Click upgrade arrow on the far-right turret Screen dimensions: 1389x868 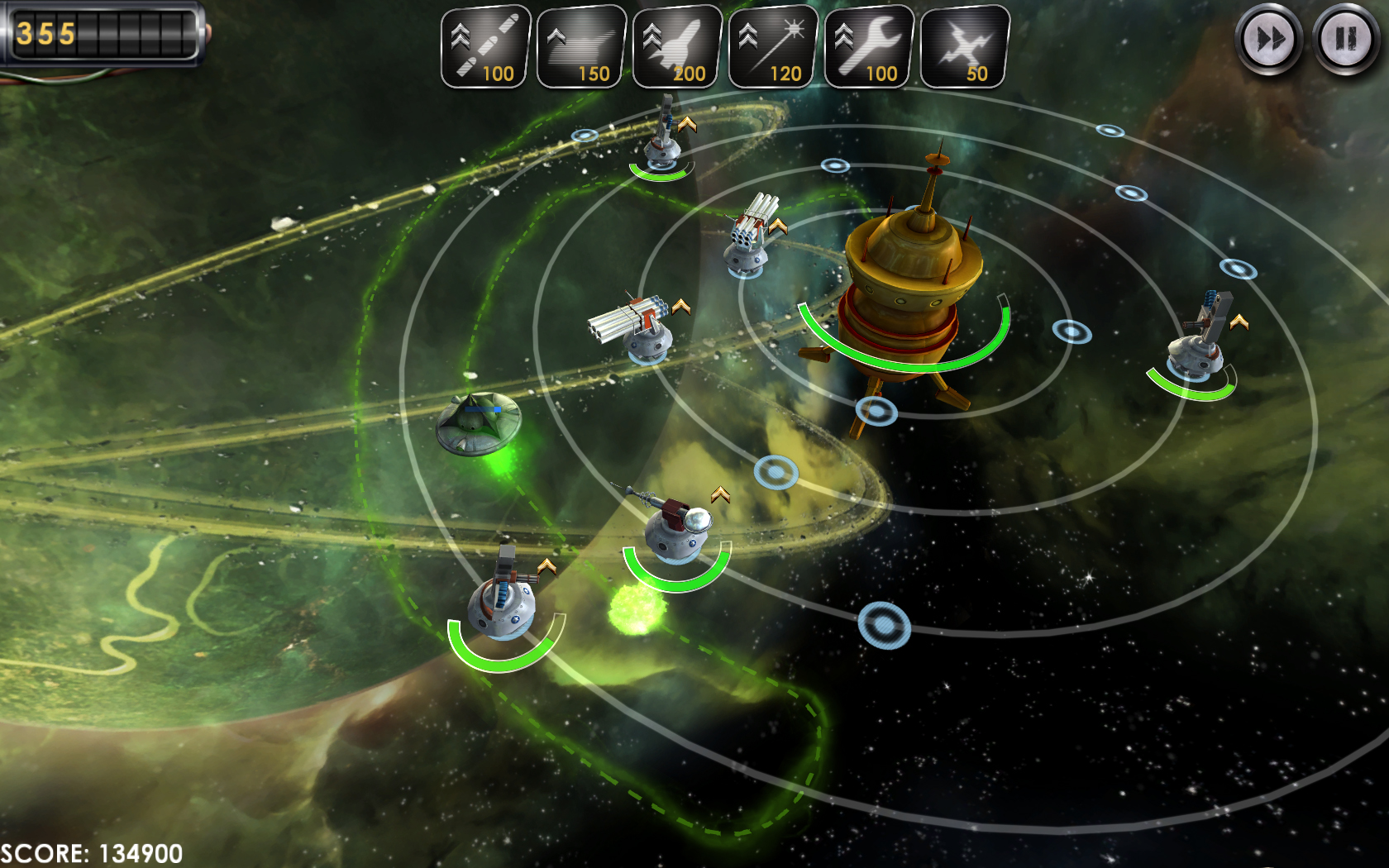pos(1239,322)
